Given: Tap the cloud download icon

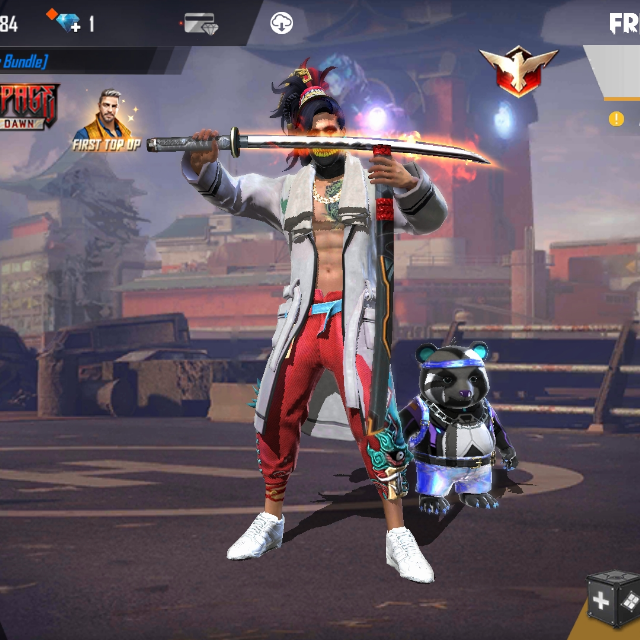Looking at the screenshot, I should coord(282,23).
